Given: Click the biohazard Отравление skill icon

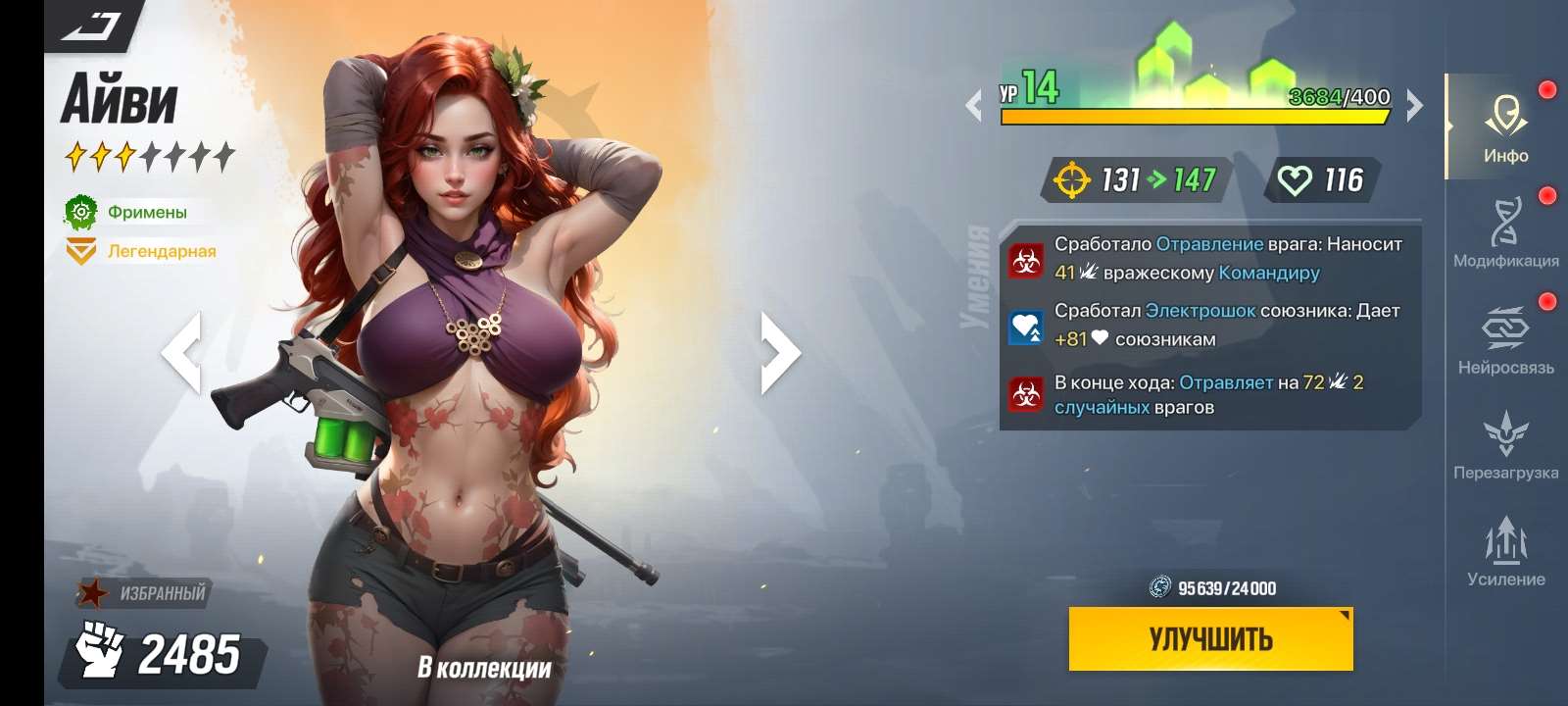Looking at the screenshot, I should coord(1026,261).
